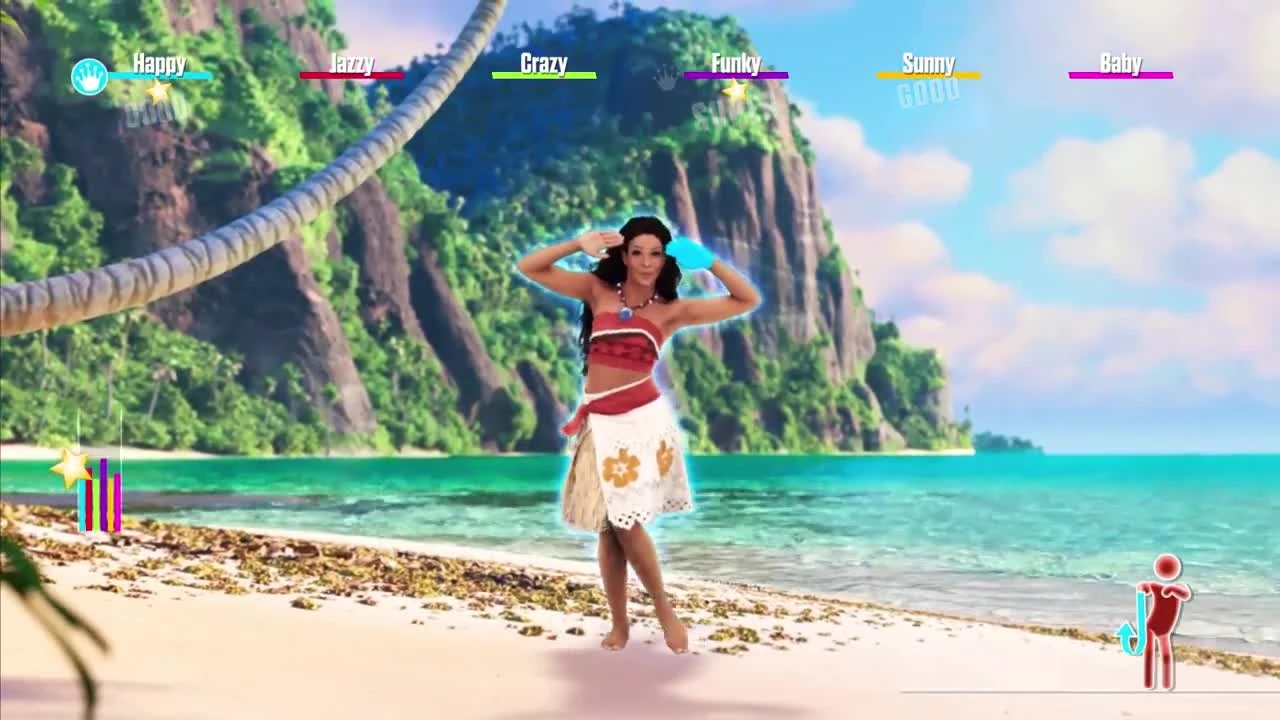Select the gold star under Happy's name
Viewport: 1280px width, 720px height.
pos(156,92)
